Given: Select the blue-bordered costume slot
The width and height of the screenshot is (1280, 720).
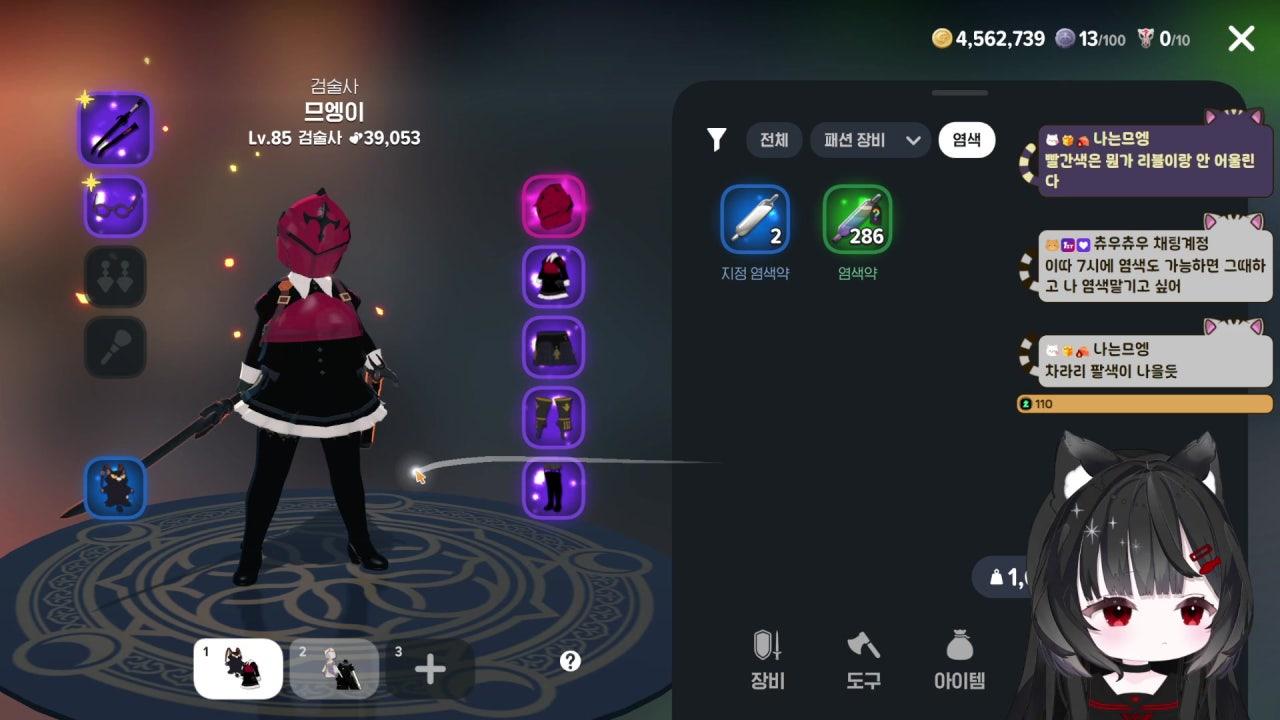Looking at the screenshot, I should point(115,488).
